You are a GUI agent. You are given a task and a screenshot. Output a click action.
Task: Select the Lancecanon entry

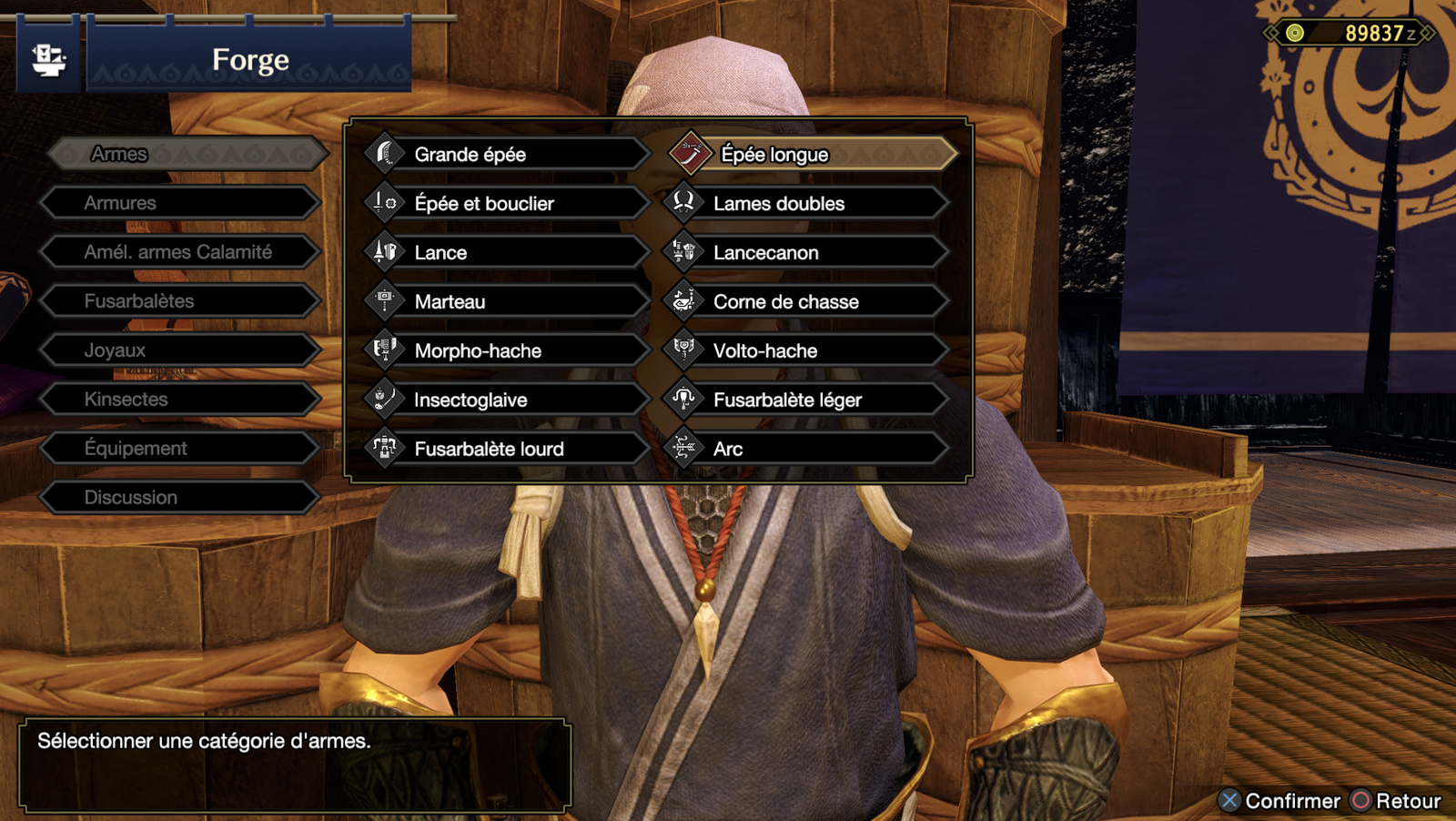click(x=805, y=253)
